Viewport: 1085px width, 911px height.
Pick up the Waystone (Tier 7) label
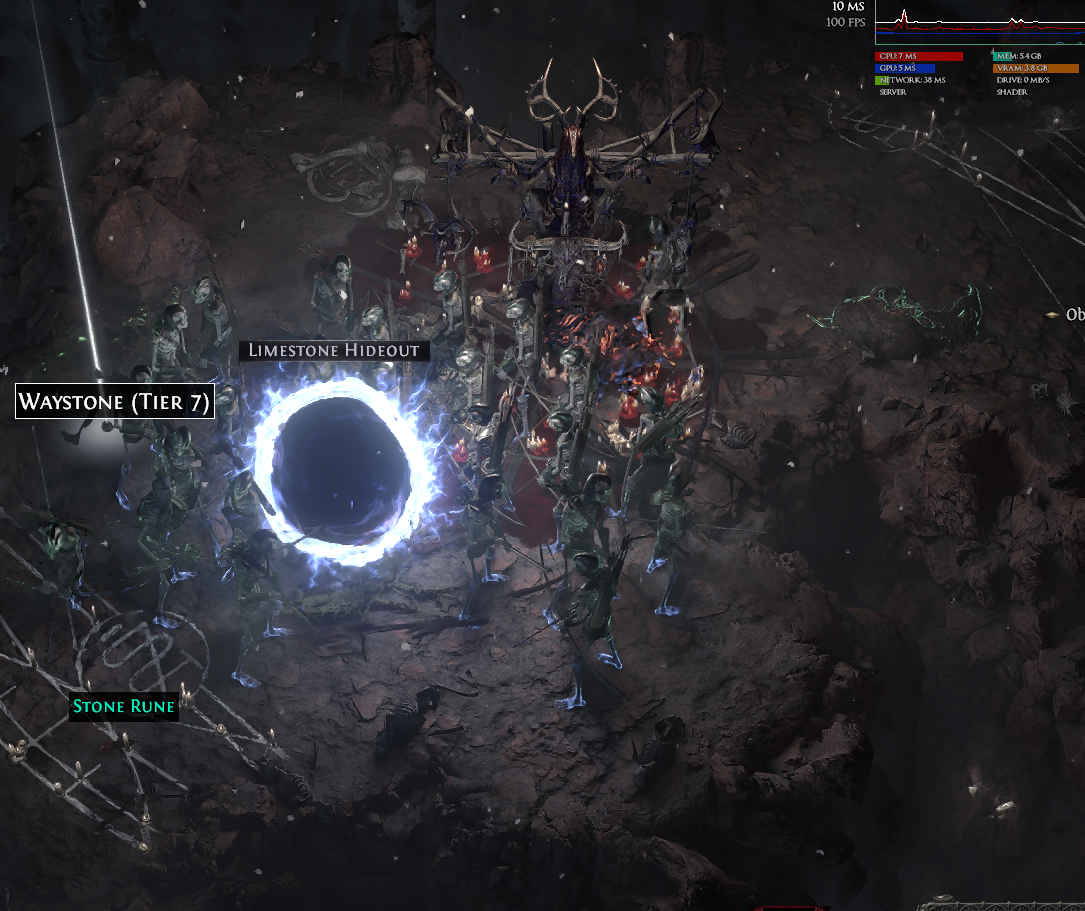click(x=115, y=403)
